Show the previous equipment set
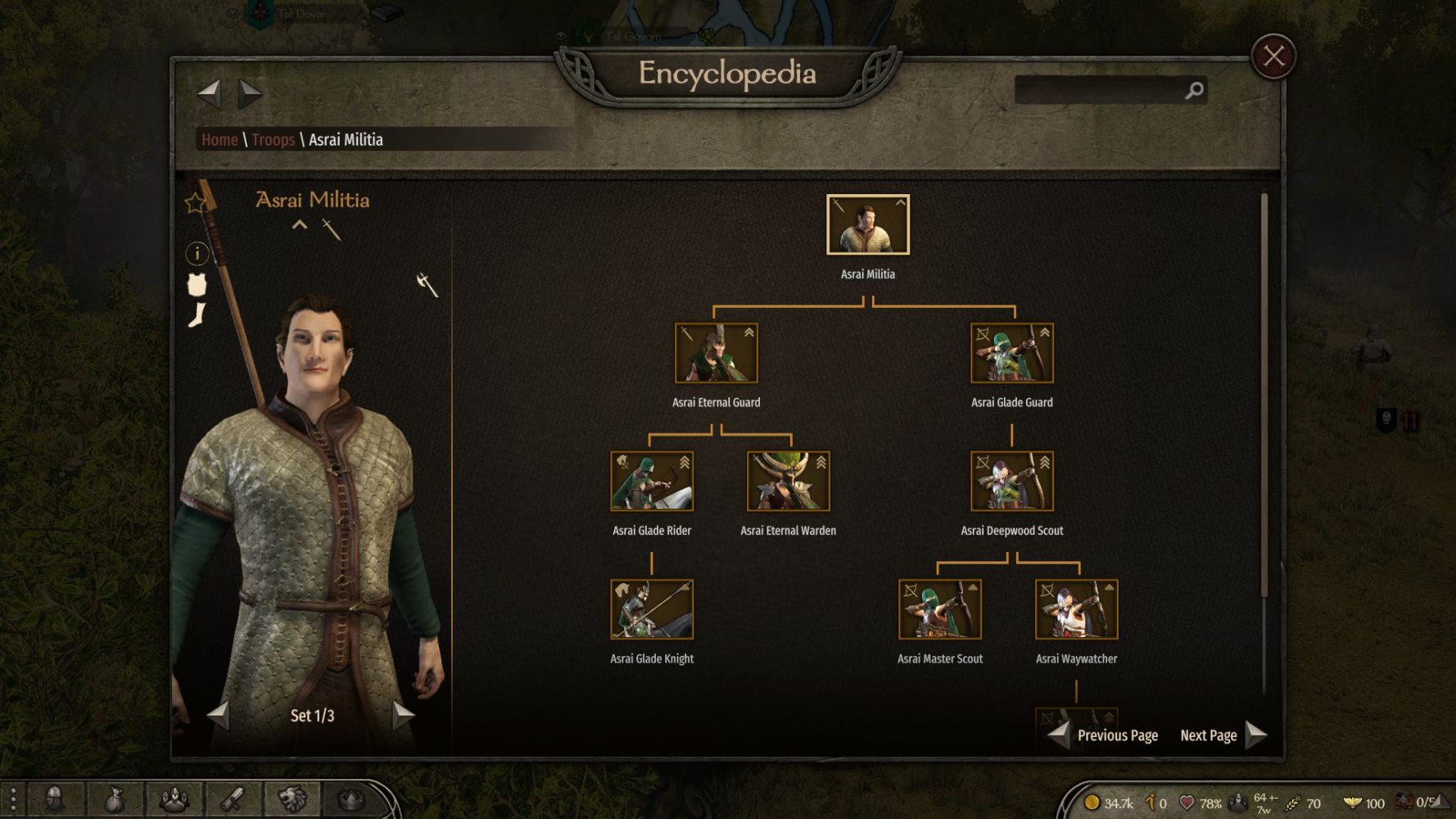Viewport: 1456px width, 819px height. tap(218, 715)
